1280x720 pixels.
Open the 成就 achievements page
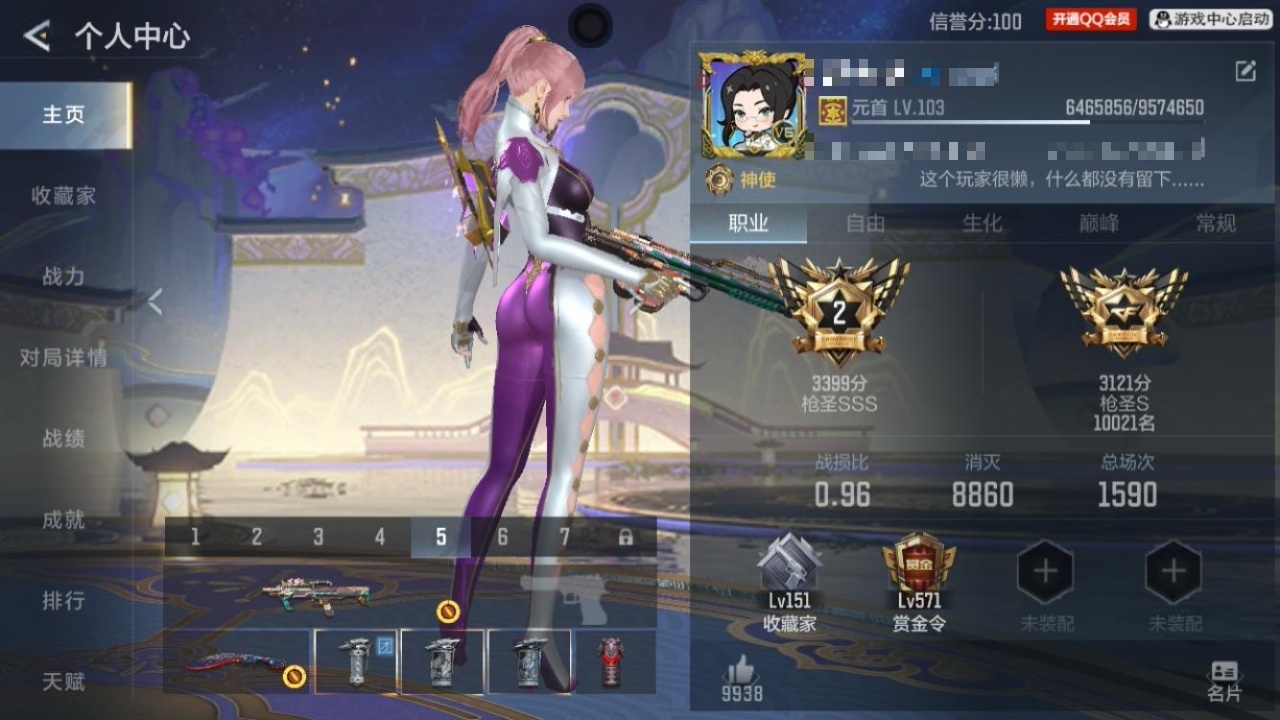point(63,520)
